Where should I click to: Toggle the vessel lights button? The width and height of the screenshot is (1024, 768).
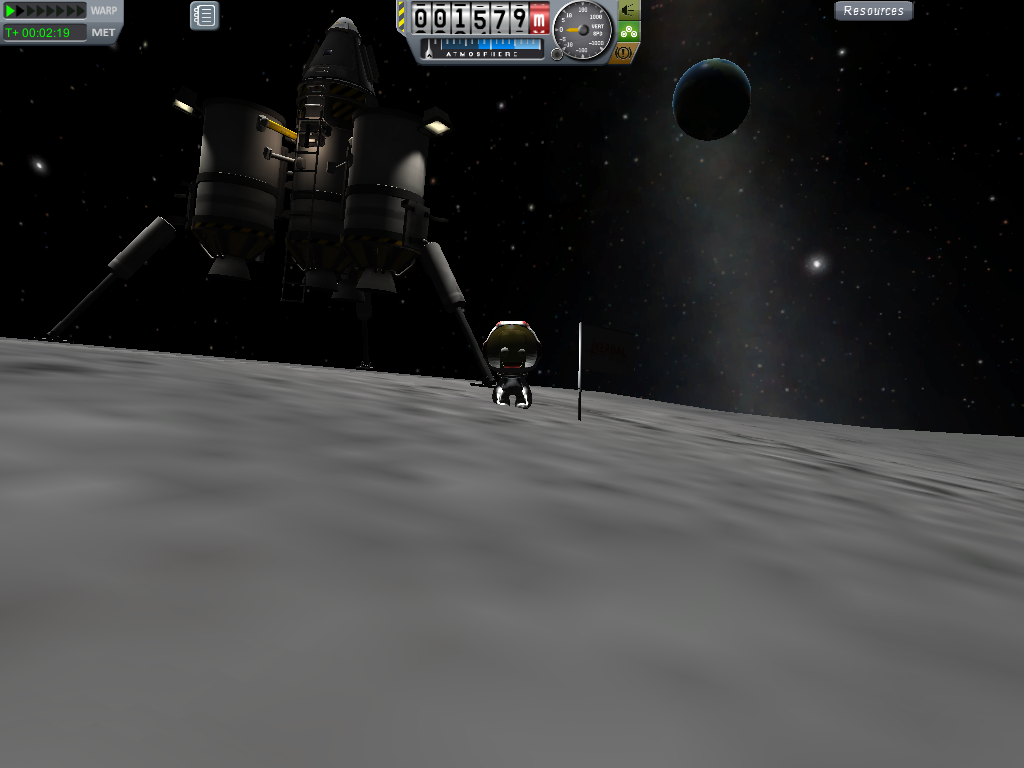tap(628, 11)
